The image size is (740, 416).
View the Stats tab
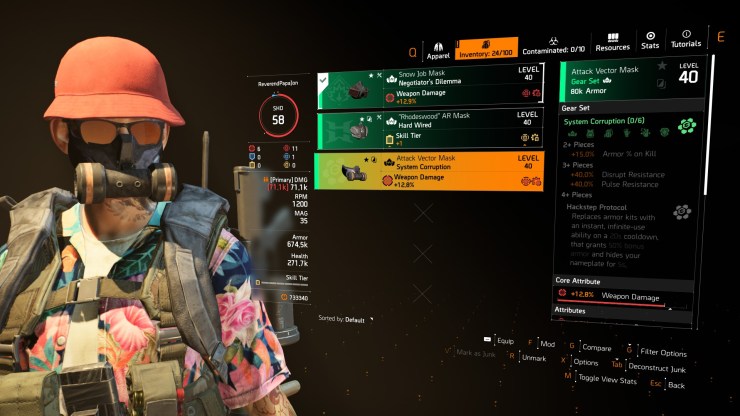650,41
